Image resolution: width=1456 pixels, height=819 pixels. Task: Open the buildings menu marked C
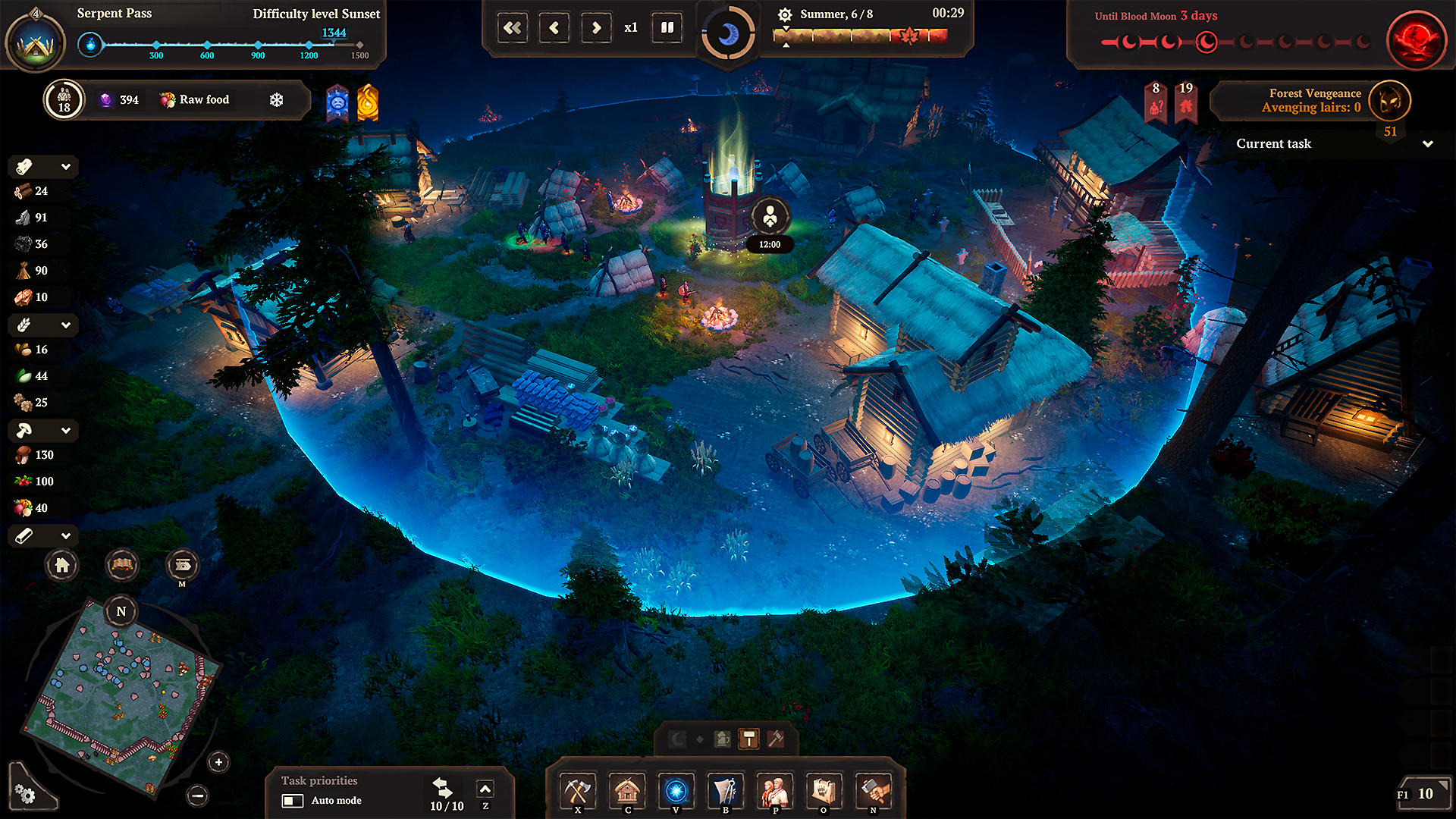point(627,791)
